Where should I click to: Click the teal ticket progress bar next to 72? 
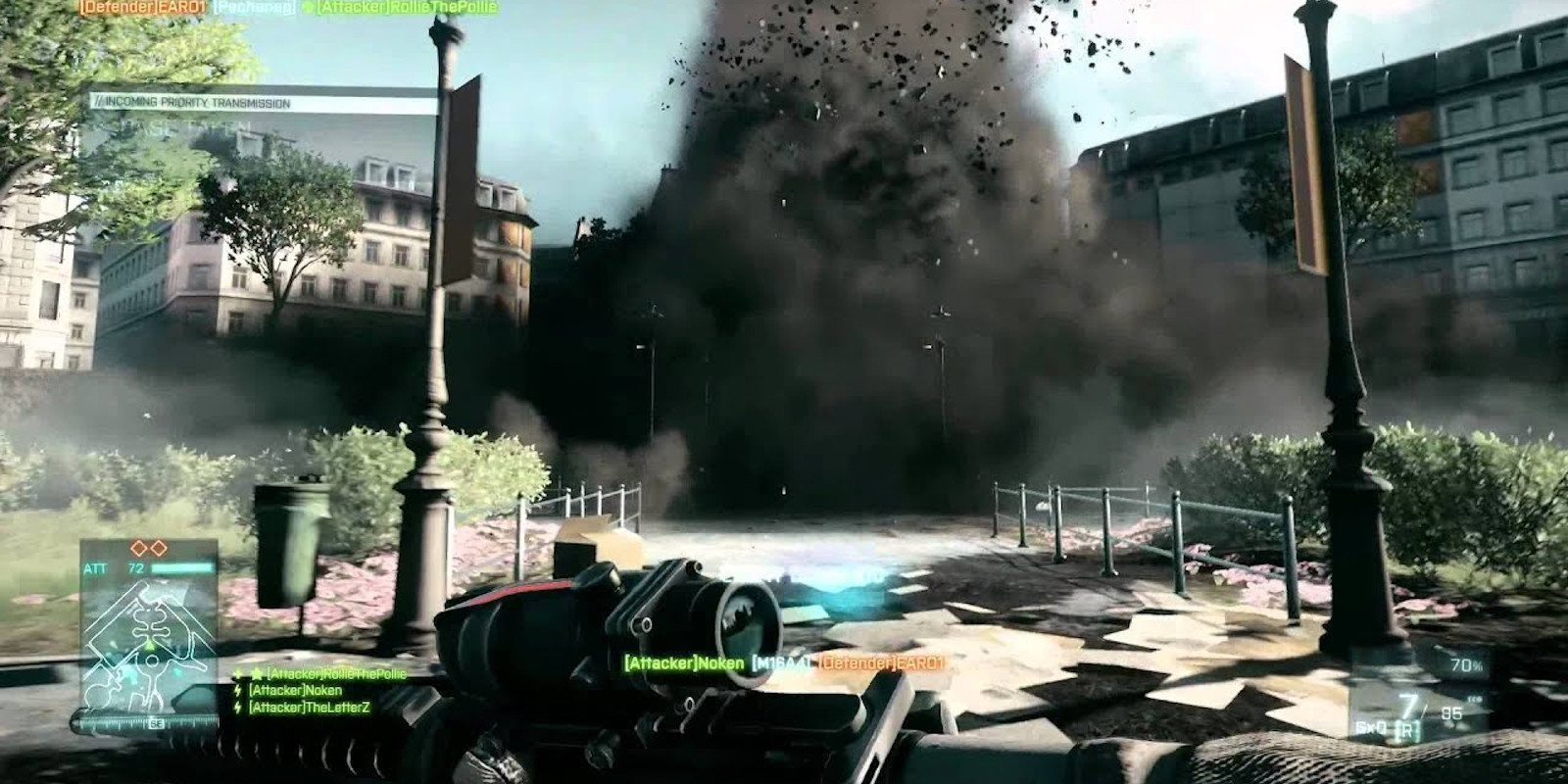pos(180,567)
